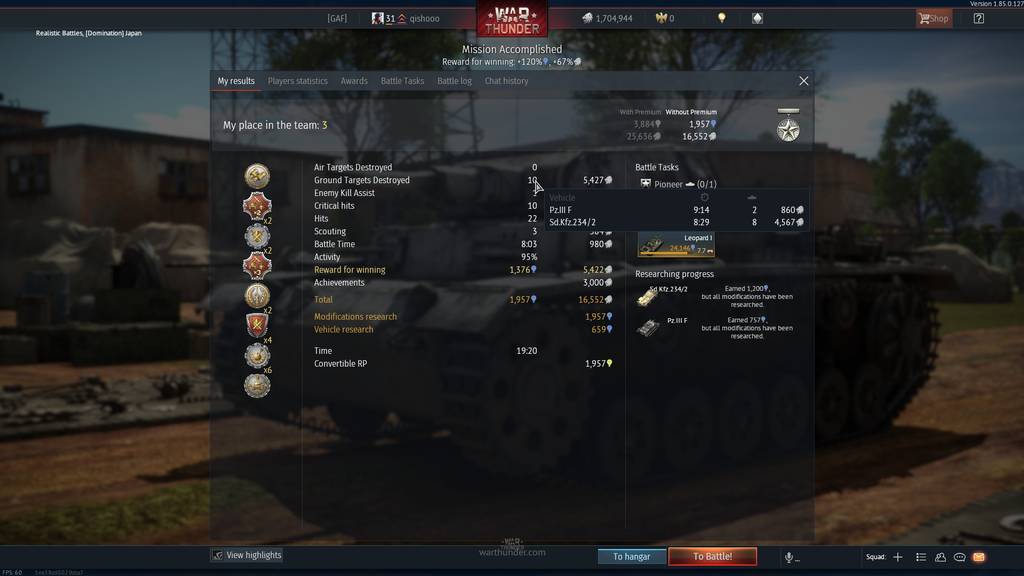Start another match with To Battle!
1024x576 pixels.
712,556
